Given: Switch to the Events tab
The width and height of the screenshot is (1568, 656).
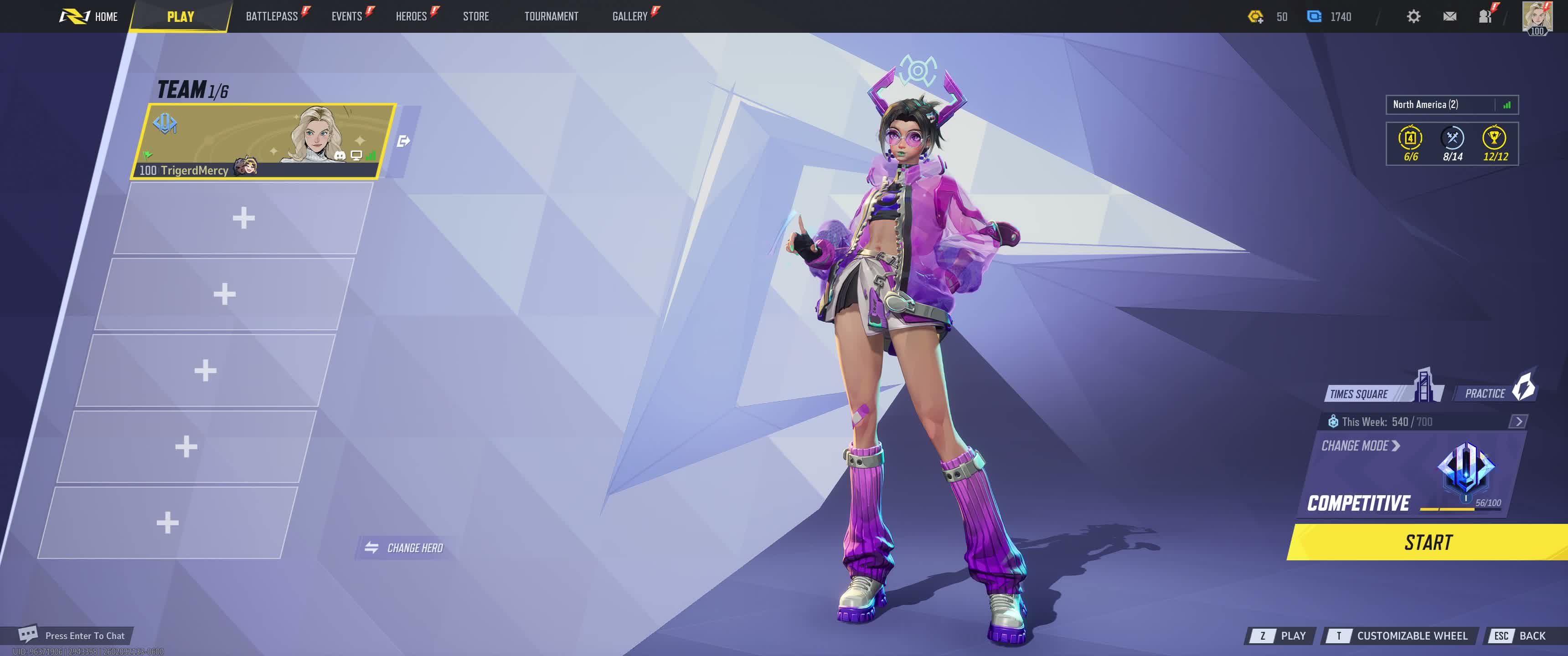Looking at the screenshot, I should point(346,16).
